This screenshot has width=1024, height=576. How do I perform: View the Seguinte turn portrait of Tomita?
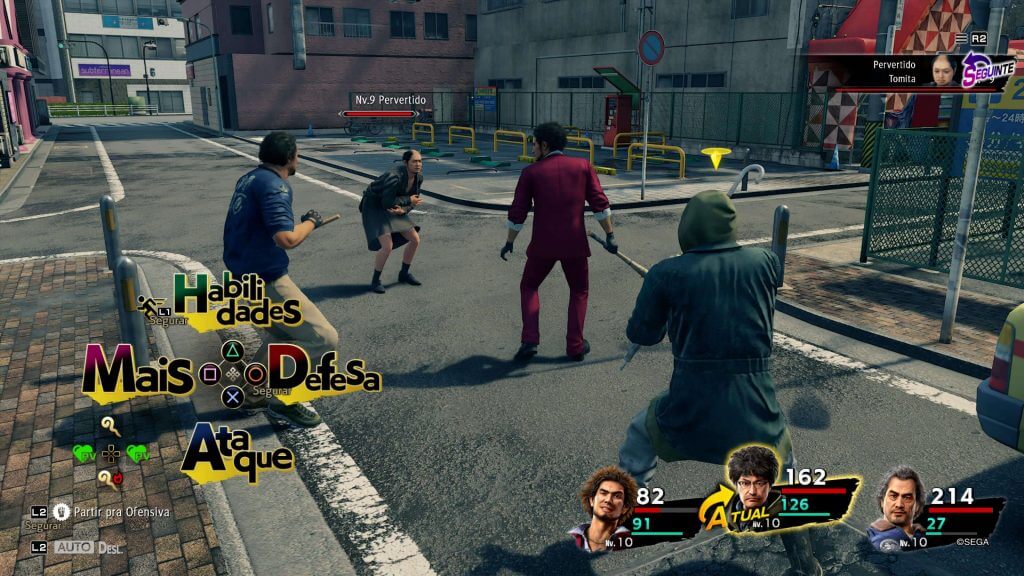(x=941, y=69)
